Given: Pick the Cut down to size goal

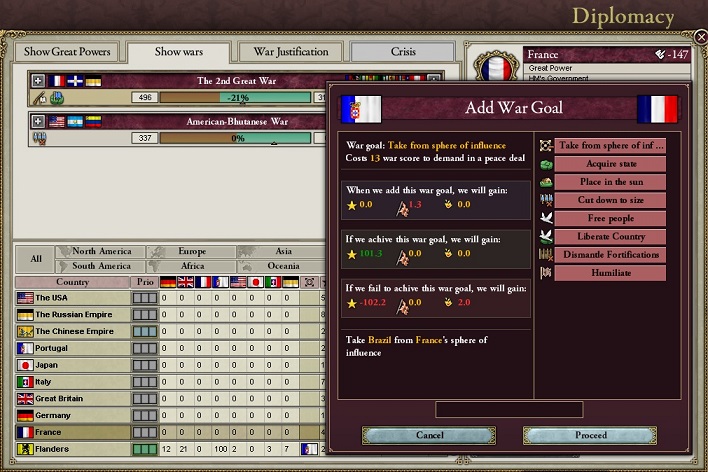Looking at the screenshot, I should (609, 200).
